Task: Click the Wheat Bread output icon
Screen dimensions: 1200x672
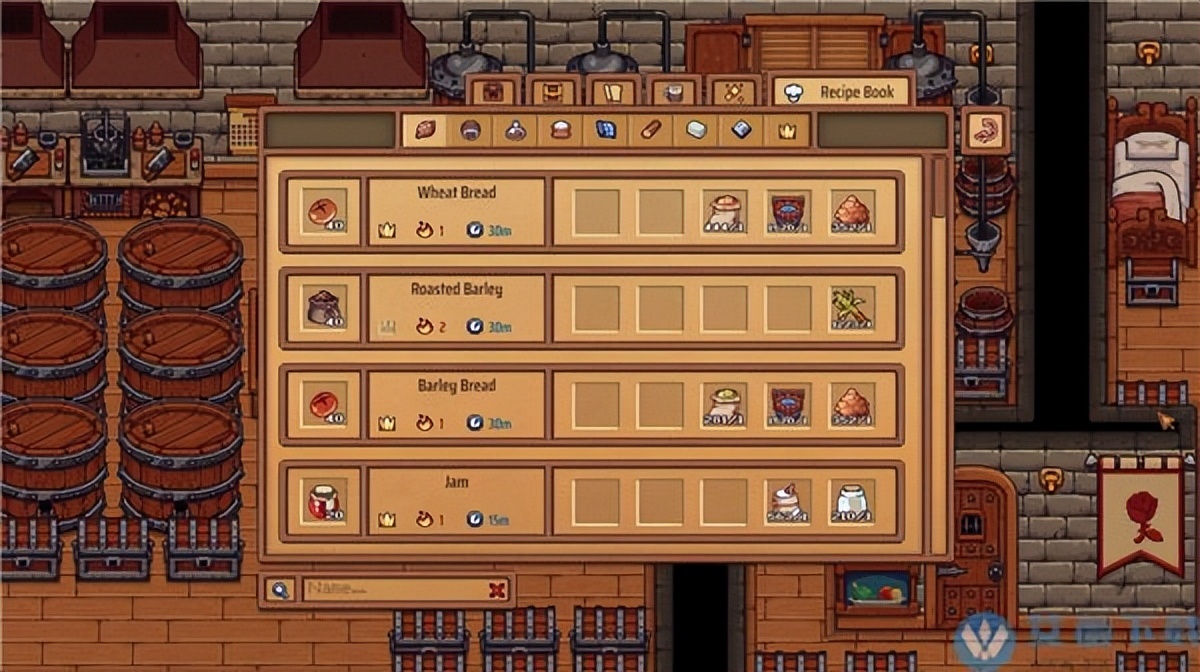Action: pos(324,211)
